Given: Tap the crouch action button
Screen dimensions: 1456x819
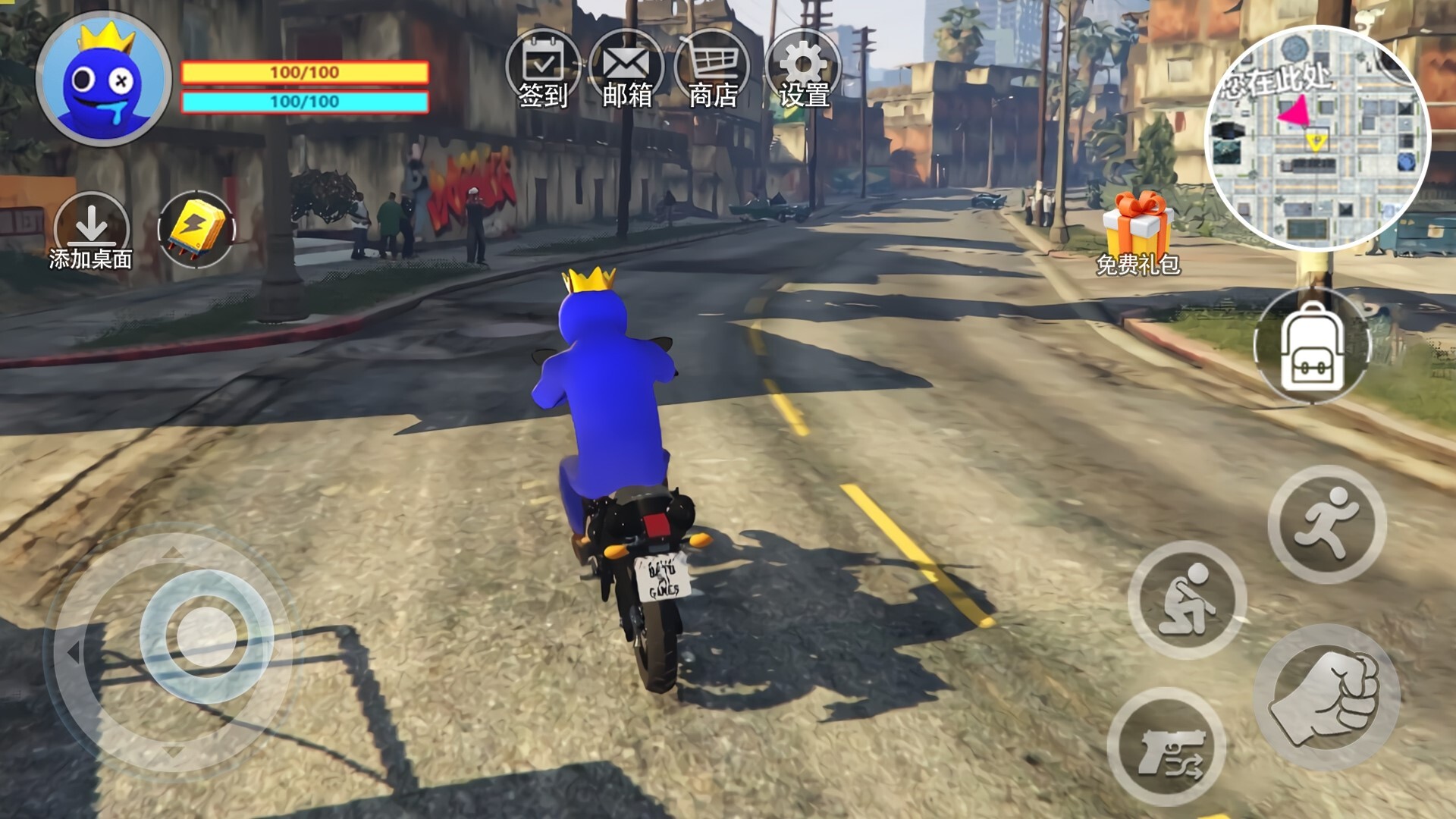Looking at the screenshot, I should (x=1188, y=600).
